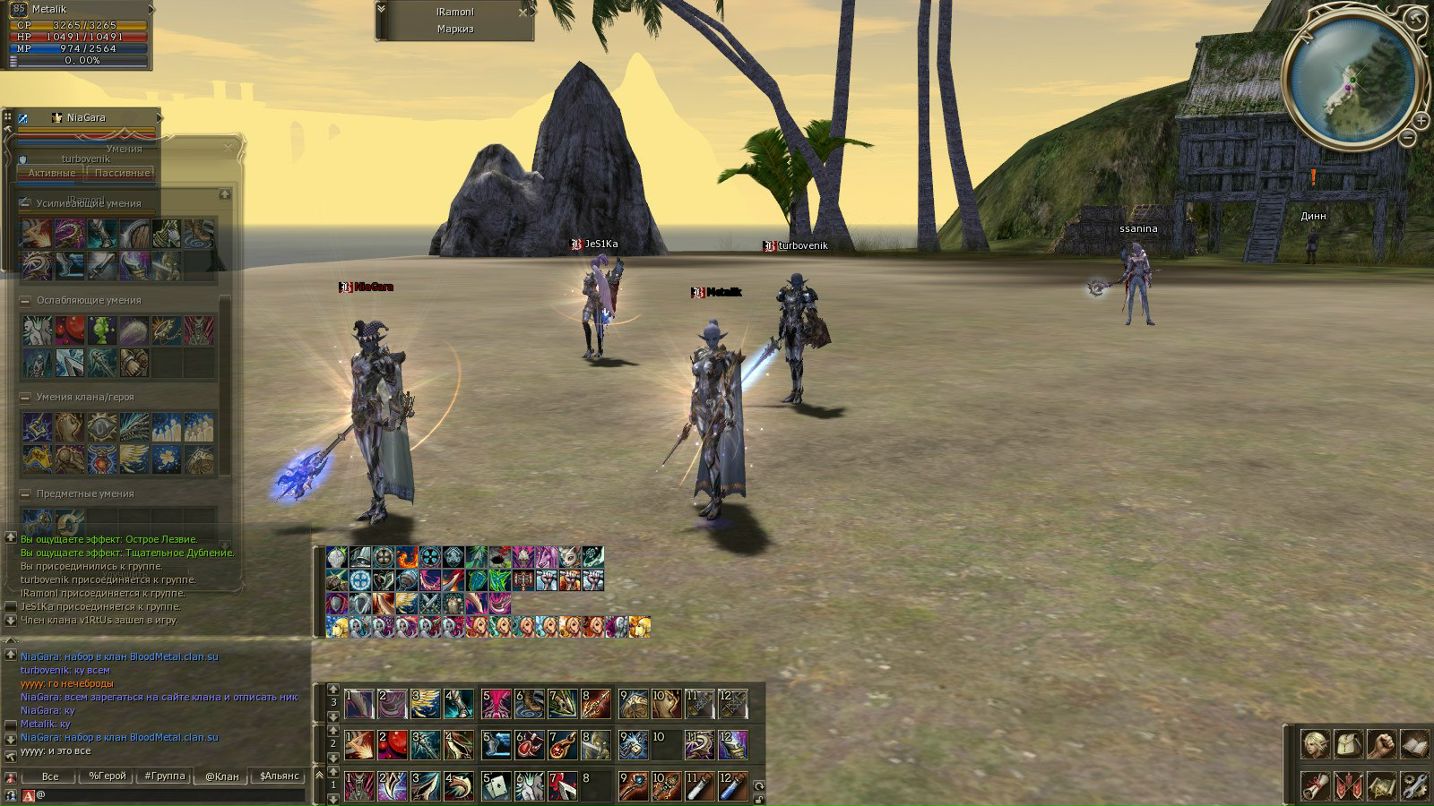This screenshot has width=1434, height=806.
Task: Select NiaGara in the party list
Action: (86, 118)
